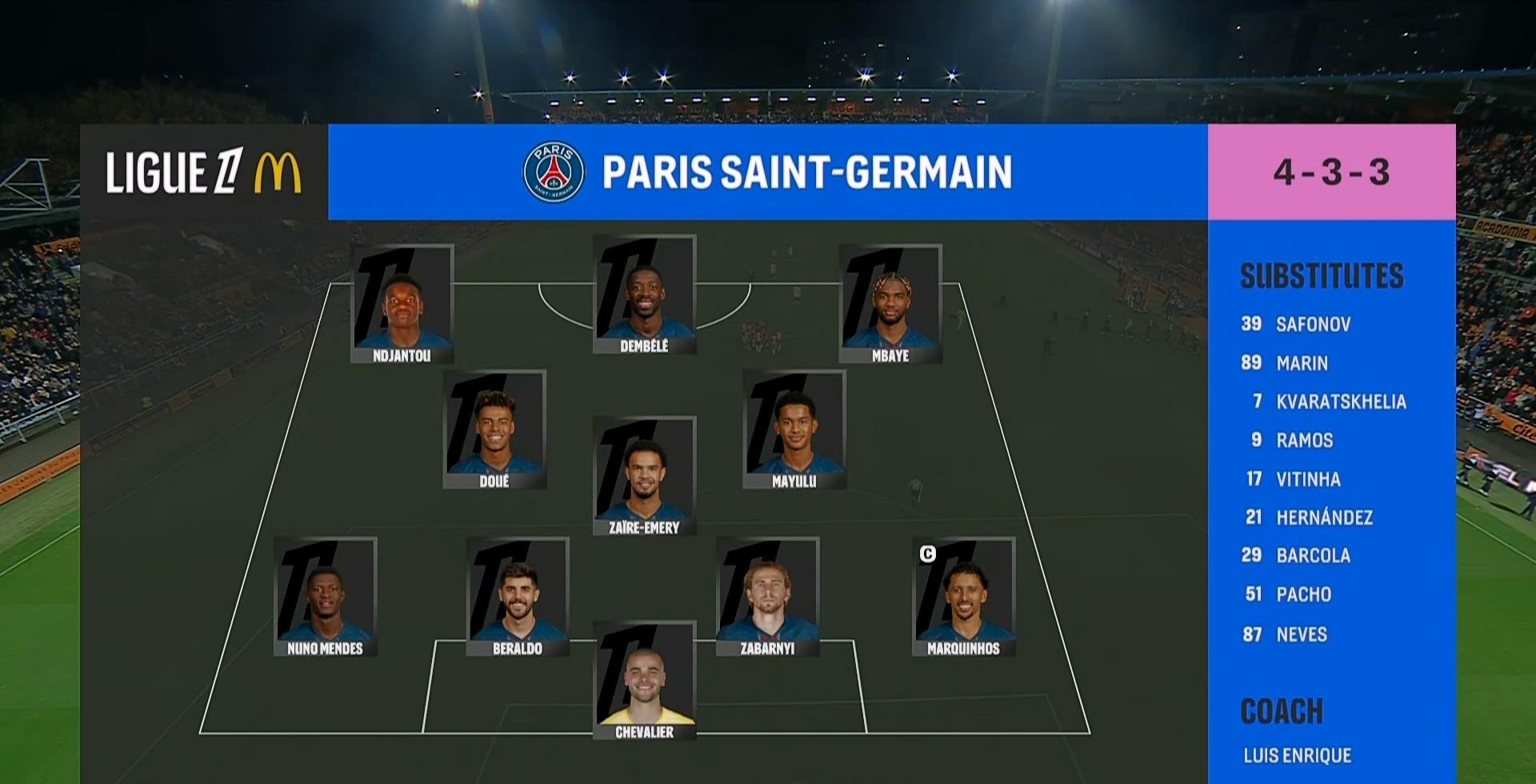Click the Doué player card
1536x784 pixels.
click(x=494, y=430)
